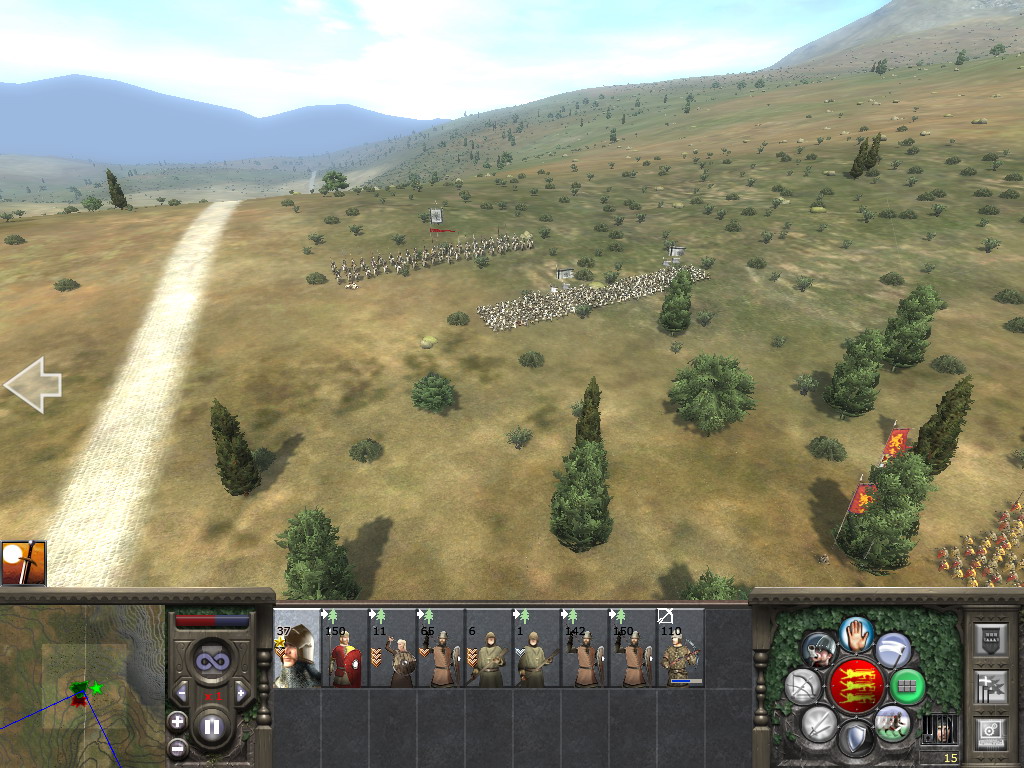
Task: Click the battle minimap
Action: (x=82, y=686)
